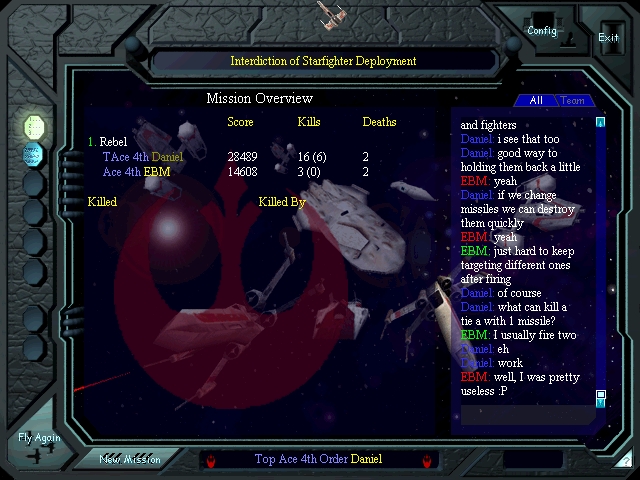
Task: Open the question mark help button
Action: pos(624,460)
